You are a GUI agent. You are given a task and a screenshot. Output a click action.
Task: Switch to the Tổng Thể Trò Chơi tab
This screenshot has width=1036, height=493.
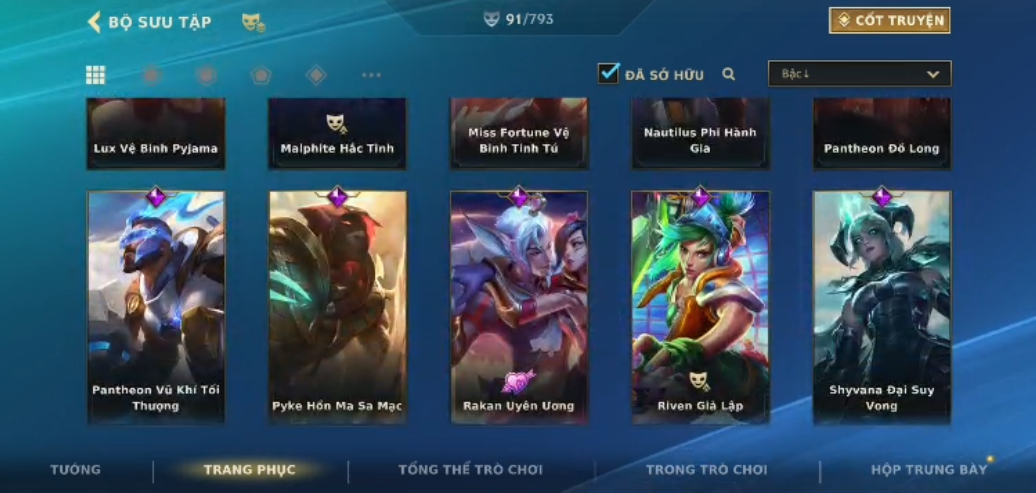tap(470, 470)
